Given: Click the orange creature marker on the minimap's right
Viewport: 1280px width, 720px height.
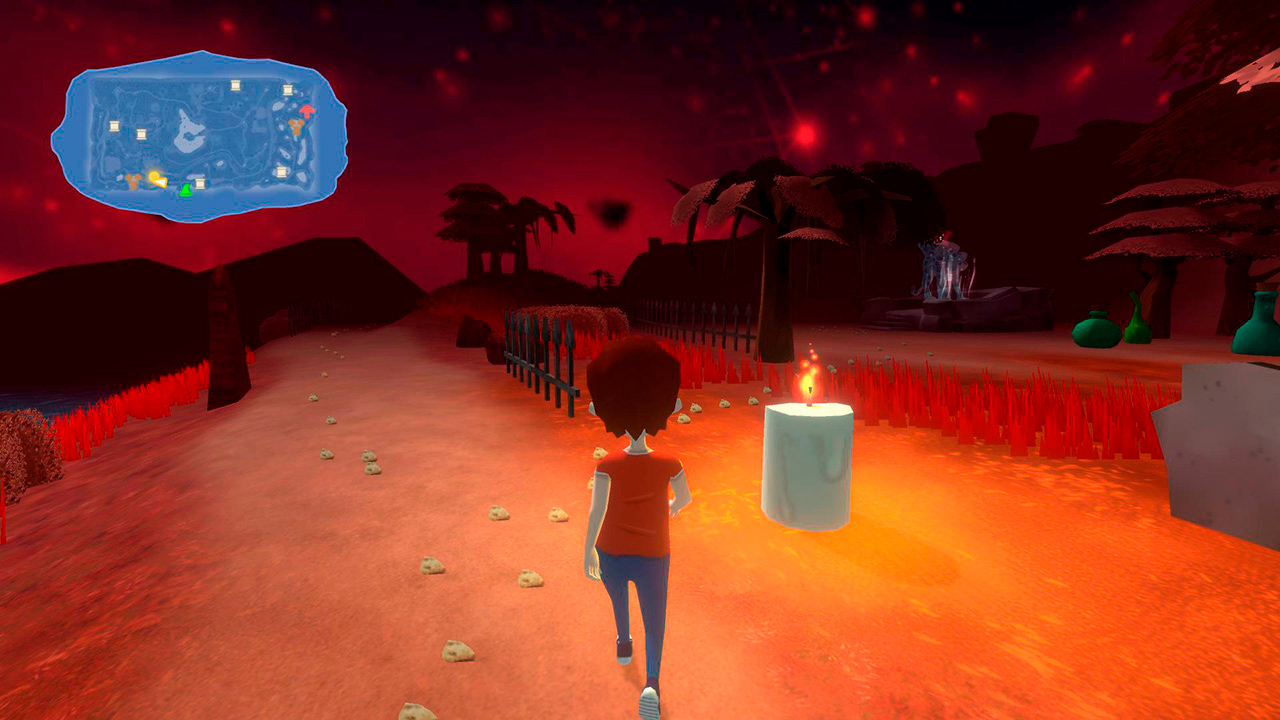Looking at the screenshot, I should click(x=296, y=127).
